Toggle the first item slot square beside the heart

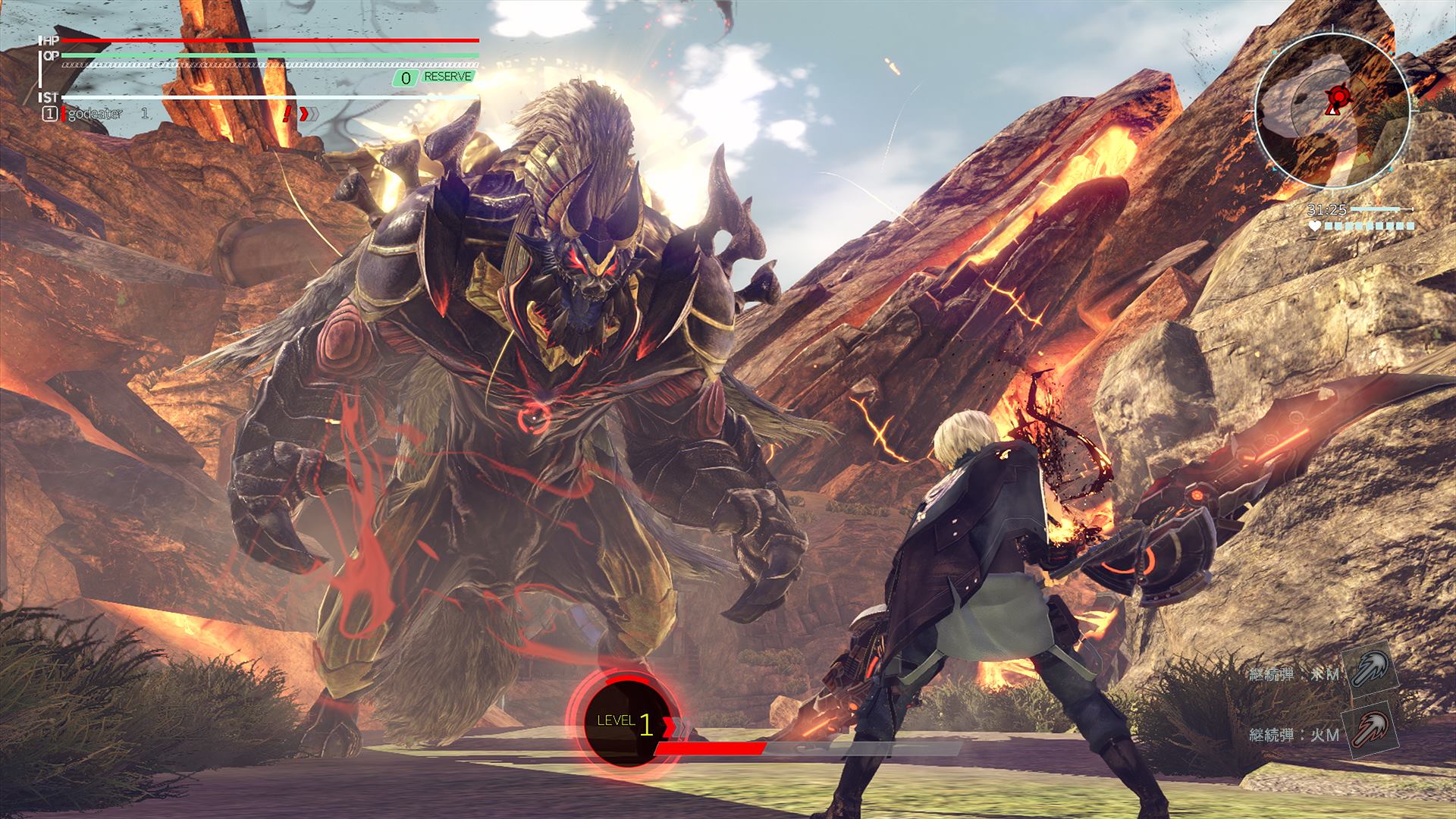(x=1329, y=225)
